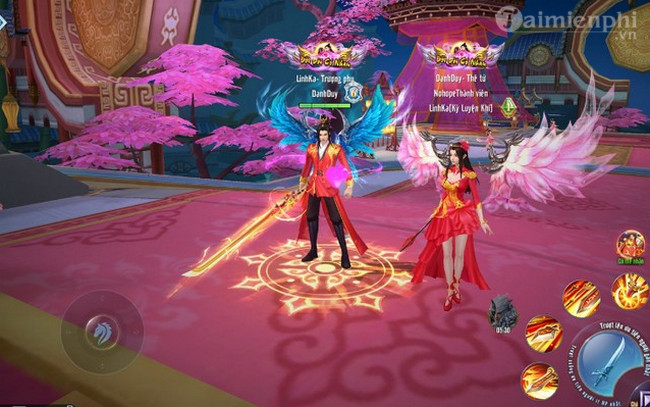650x407 pixels.
Task: Select the character portrait icon above the skills
Action: pos(629,244)
